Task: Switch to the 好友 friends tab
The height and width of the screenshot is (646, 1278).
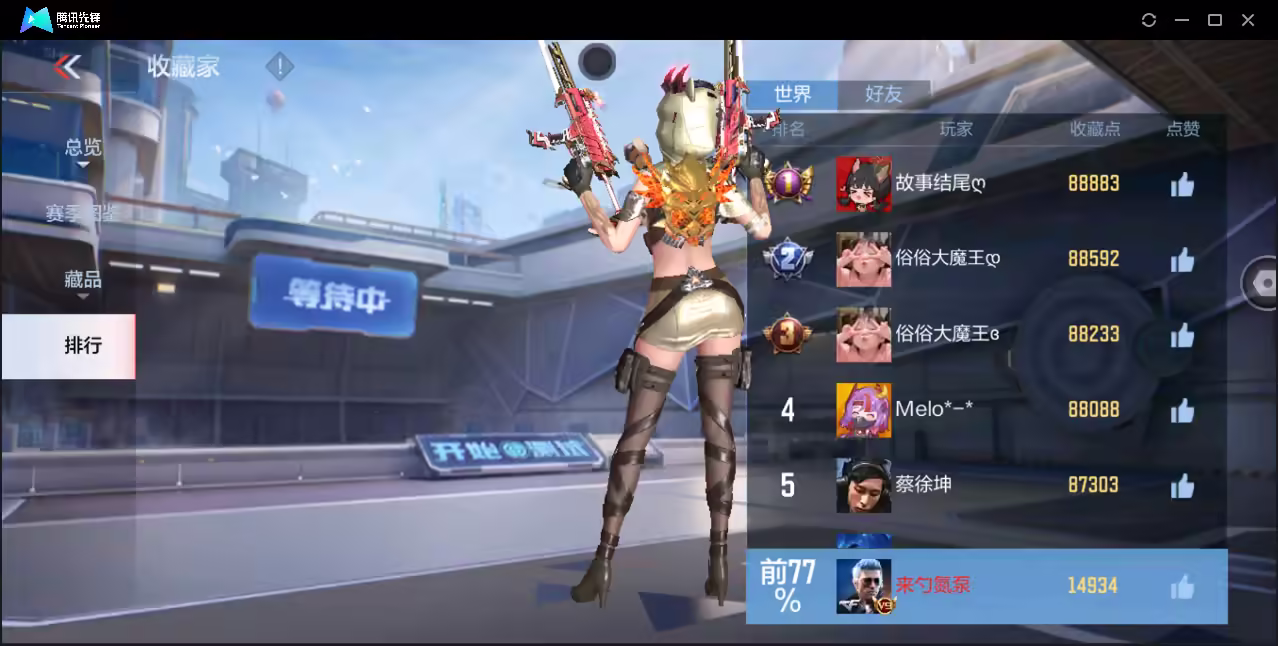Action: tap(883, 94)
